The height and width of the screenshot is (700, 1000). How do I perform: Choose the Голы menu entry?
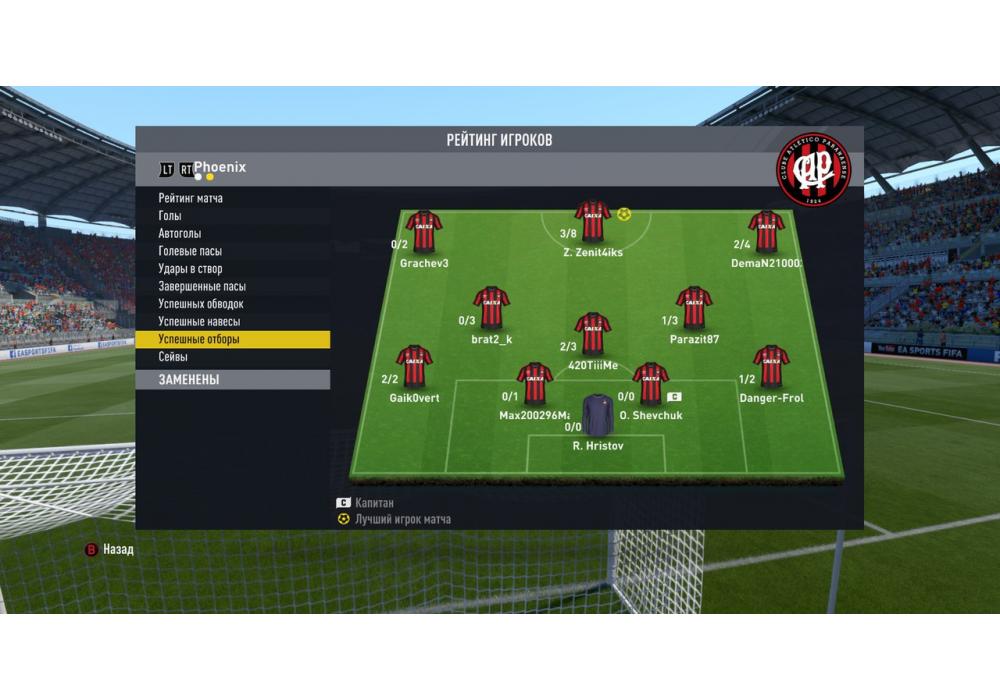click(x=171, y=216)
